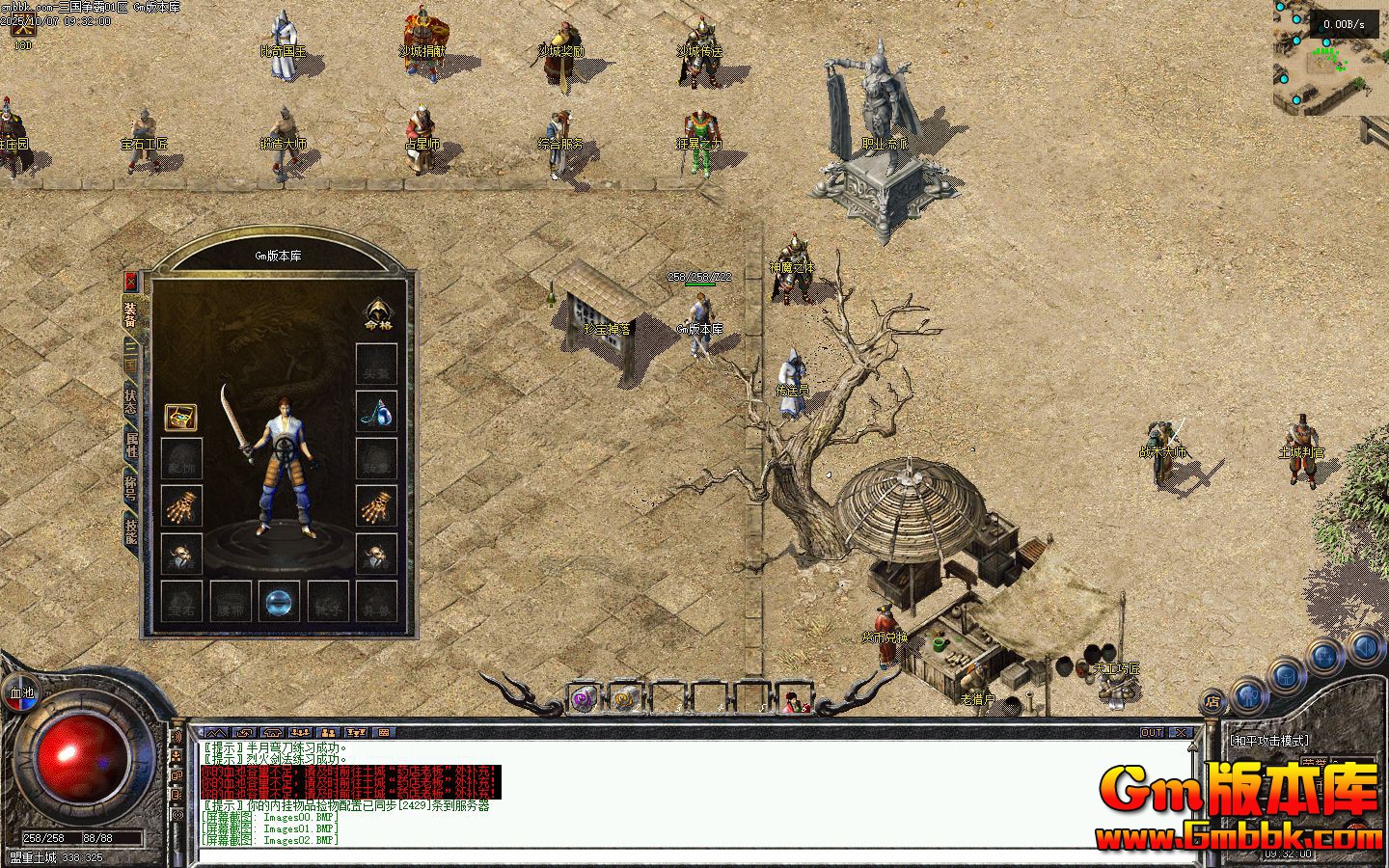
Task: Switch to the 装备 equipment tab
Action: coord(130,312)
